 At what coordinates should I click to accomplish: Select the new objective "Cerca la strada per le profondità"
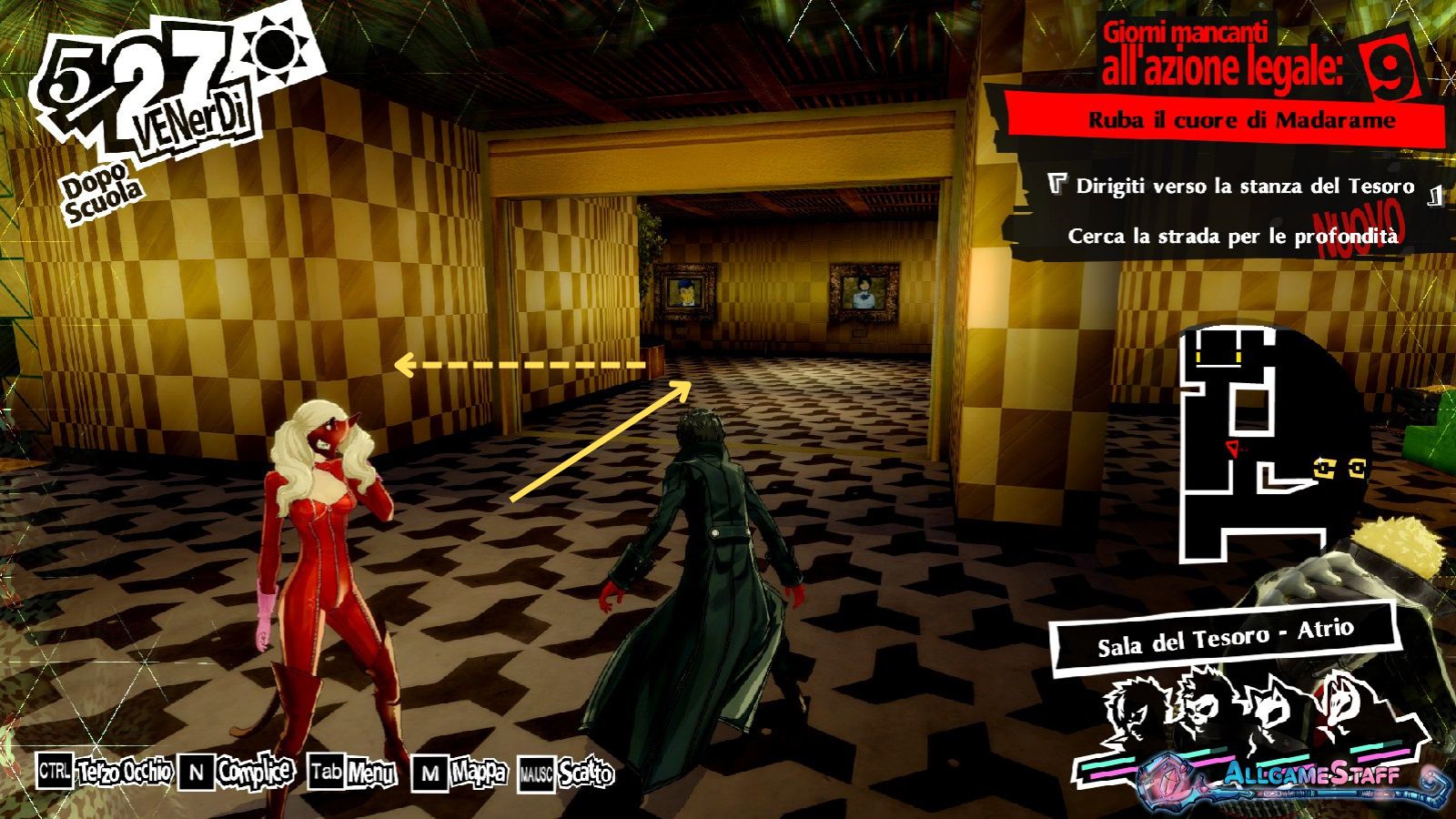coord(1232,237)
